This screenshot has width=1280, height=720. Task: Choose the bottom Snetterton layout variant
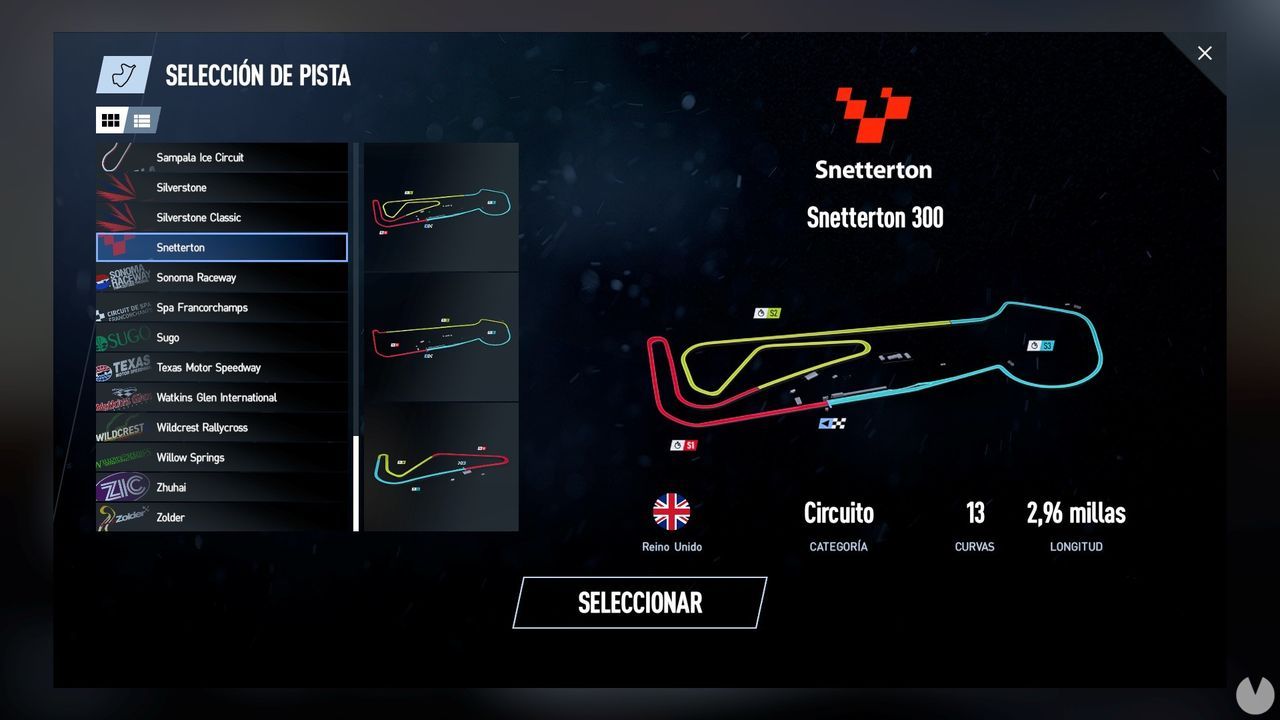click(440, 467)
